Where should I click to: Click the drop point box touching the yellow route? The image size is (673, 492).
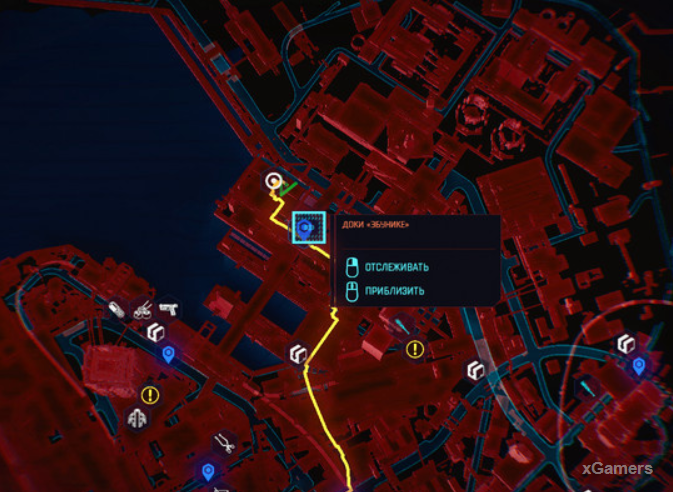tap(297, 354)
